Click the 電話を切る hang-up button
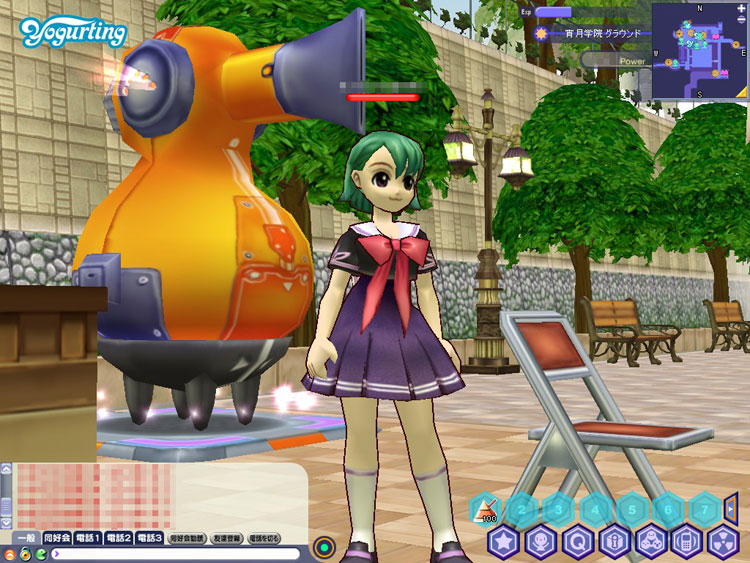Image resolution: width=750 pixels, height=563 pixels. click(263, 538)
